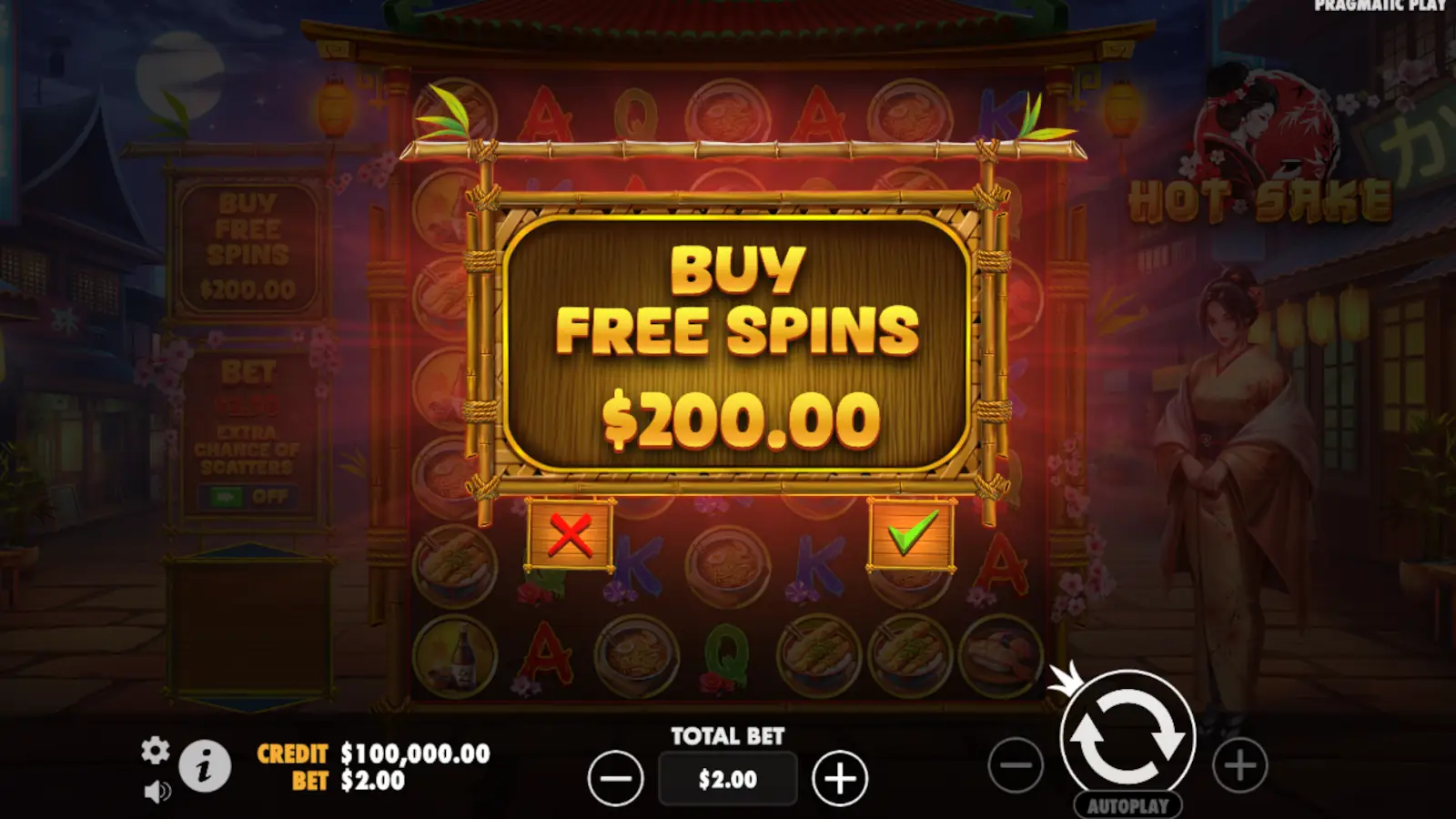The height and width of the screenshot is (819, 1456).
Task: Increase total bet with plus button
Action: pos(838,775)
